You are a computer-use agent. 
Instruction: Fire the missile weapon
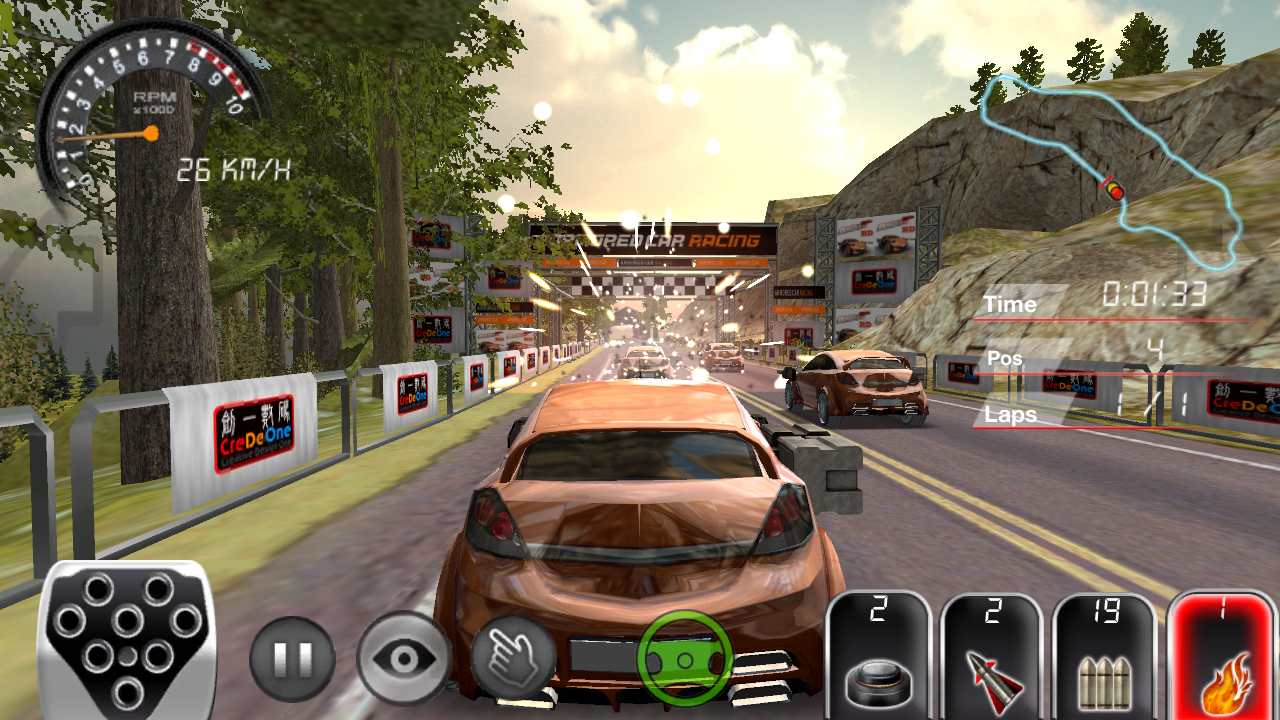point(991,656)
